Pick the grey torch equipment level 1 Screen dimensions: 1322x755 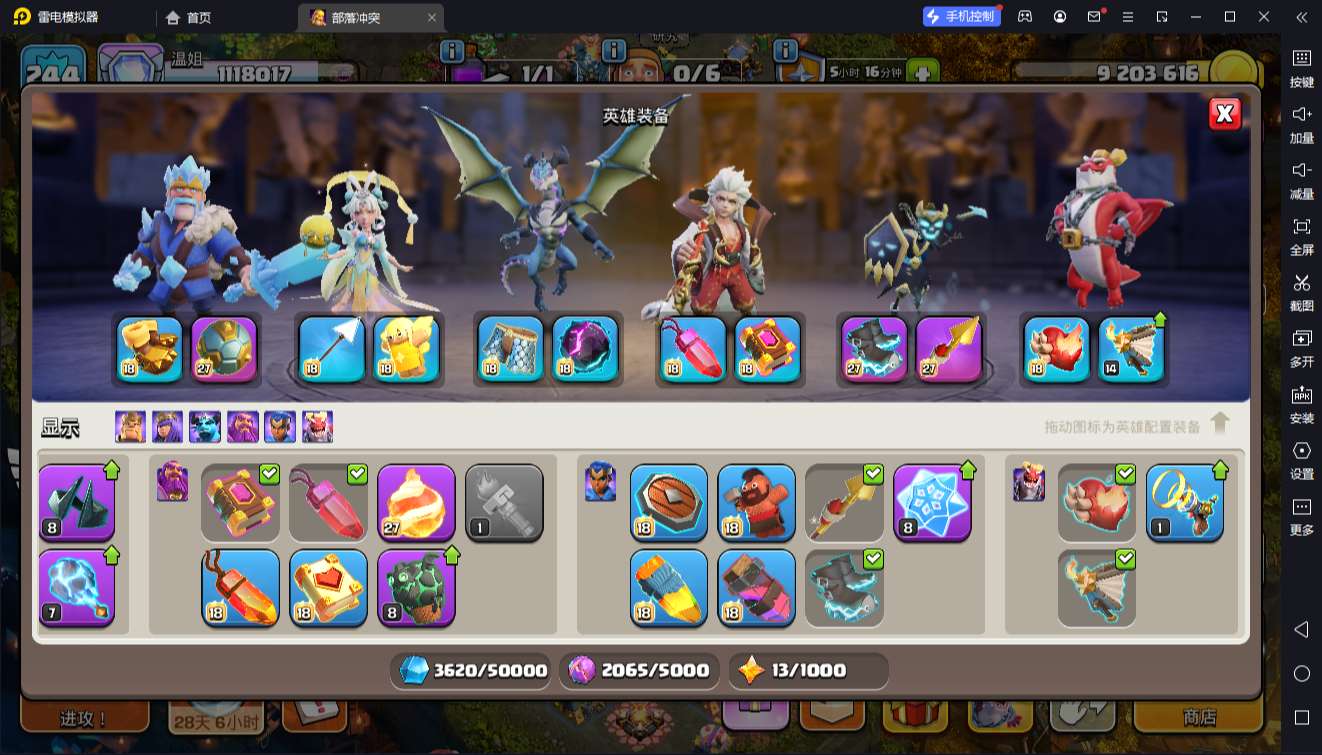coord(504,503)
